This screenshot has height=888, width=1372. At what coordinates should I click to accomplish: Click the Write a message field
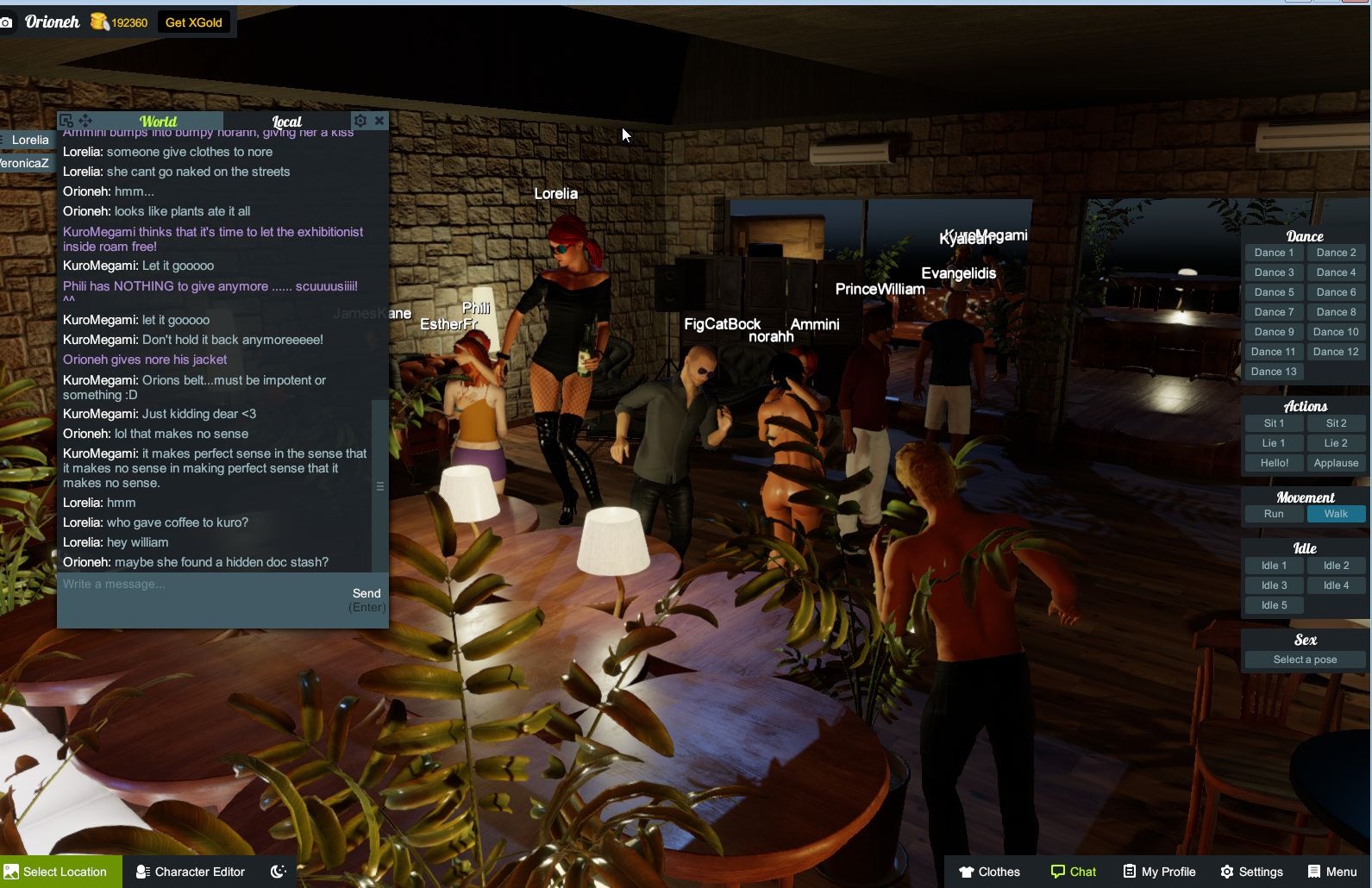tap(172, 584)
